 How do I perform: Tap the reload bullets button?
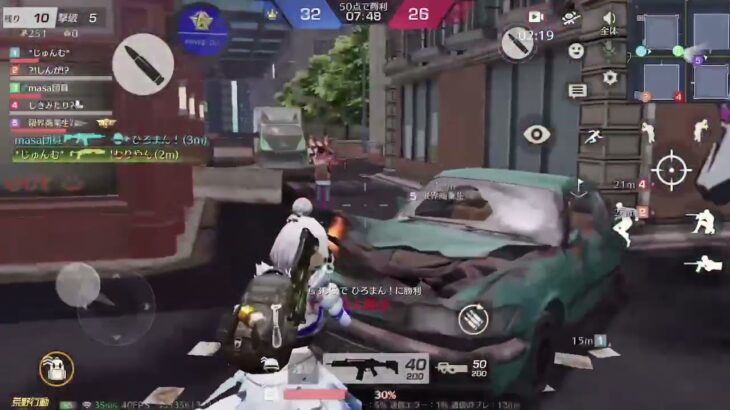[473, 320]
